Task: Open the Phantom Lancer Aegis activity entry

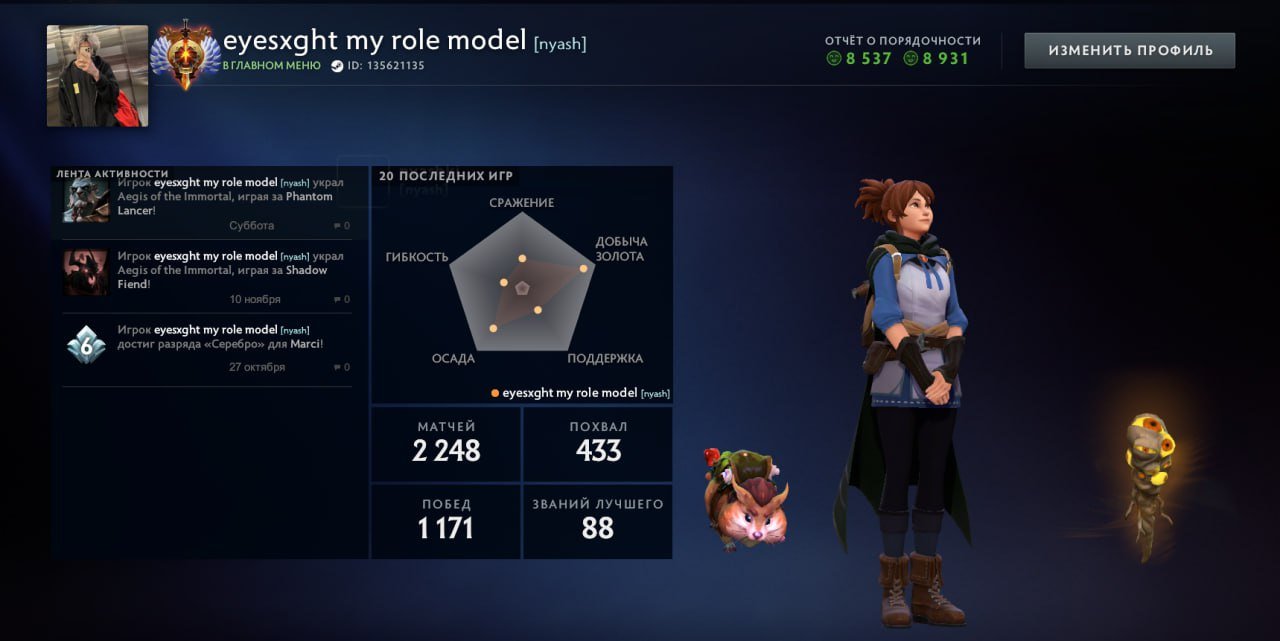Action: click(x=207, y=203)
